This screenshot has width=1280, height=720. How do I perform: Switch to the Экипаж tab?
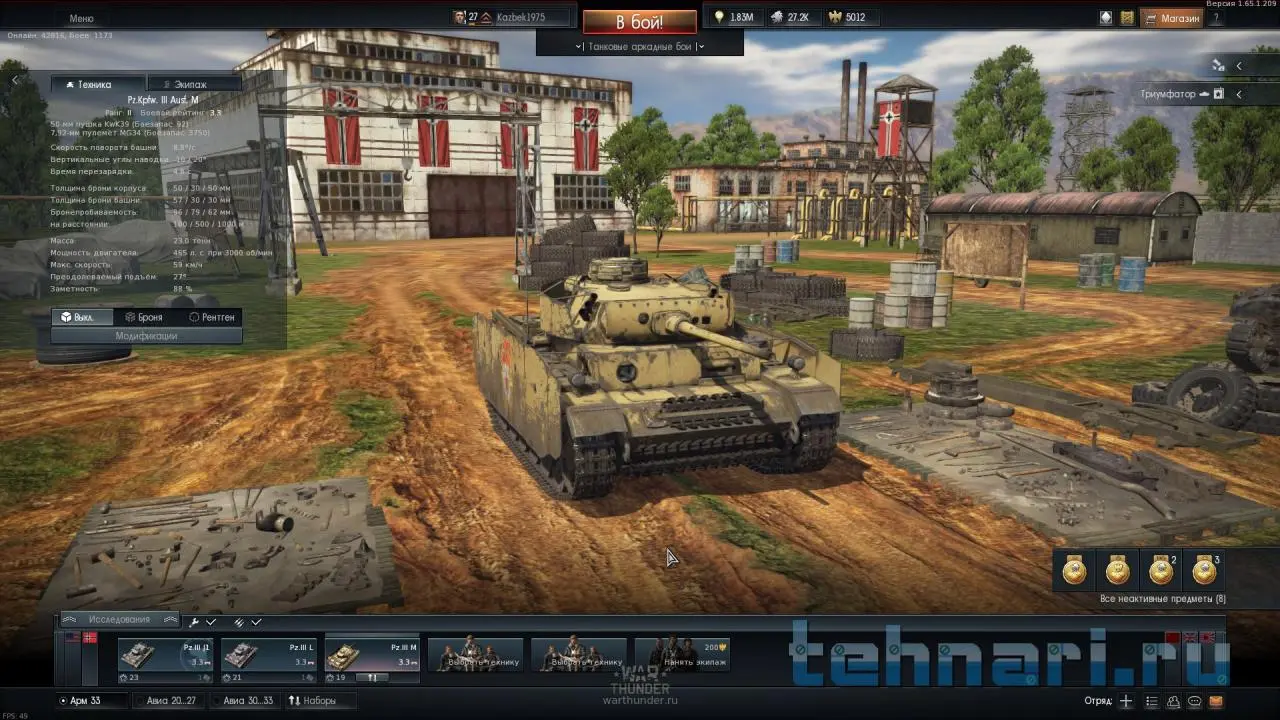coord(190,85)
